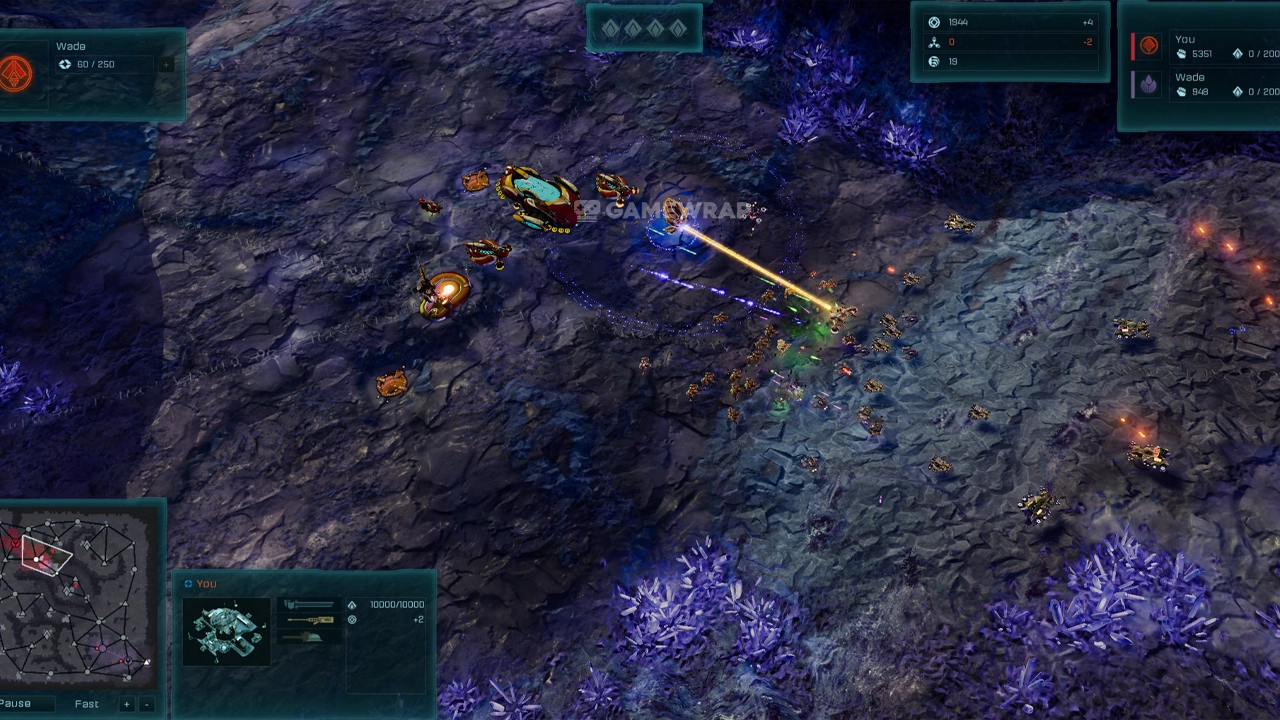The width and height of the screenshot is (1280, 720).
Task: Choose the yellow rifle weapon slot
Action: [x=309, y=621]
